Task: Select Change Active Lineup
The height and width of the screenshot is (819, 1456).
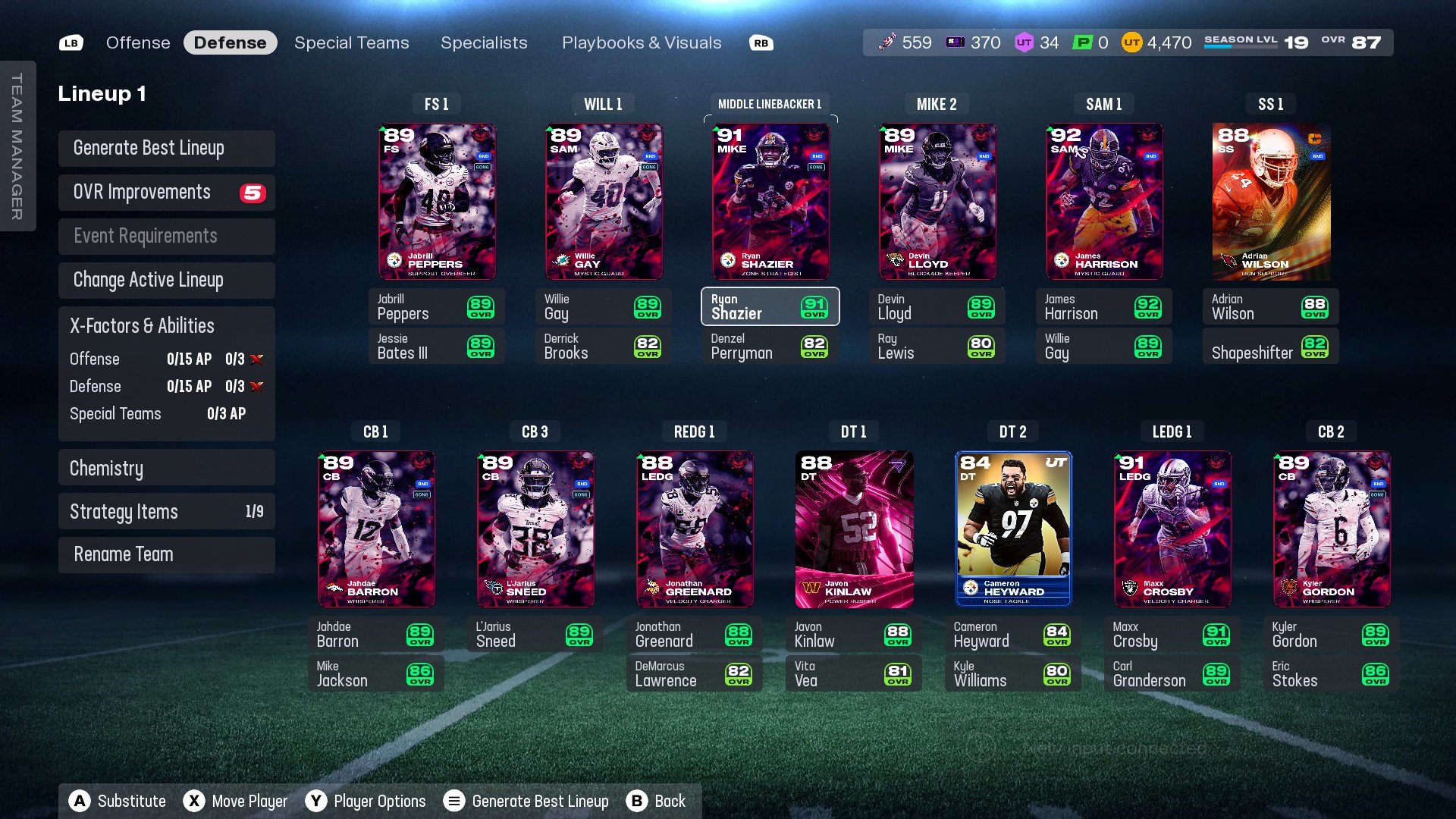Action: click(x=166, y=280)
